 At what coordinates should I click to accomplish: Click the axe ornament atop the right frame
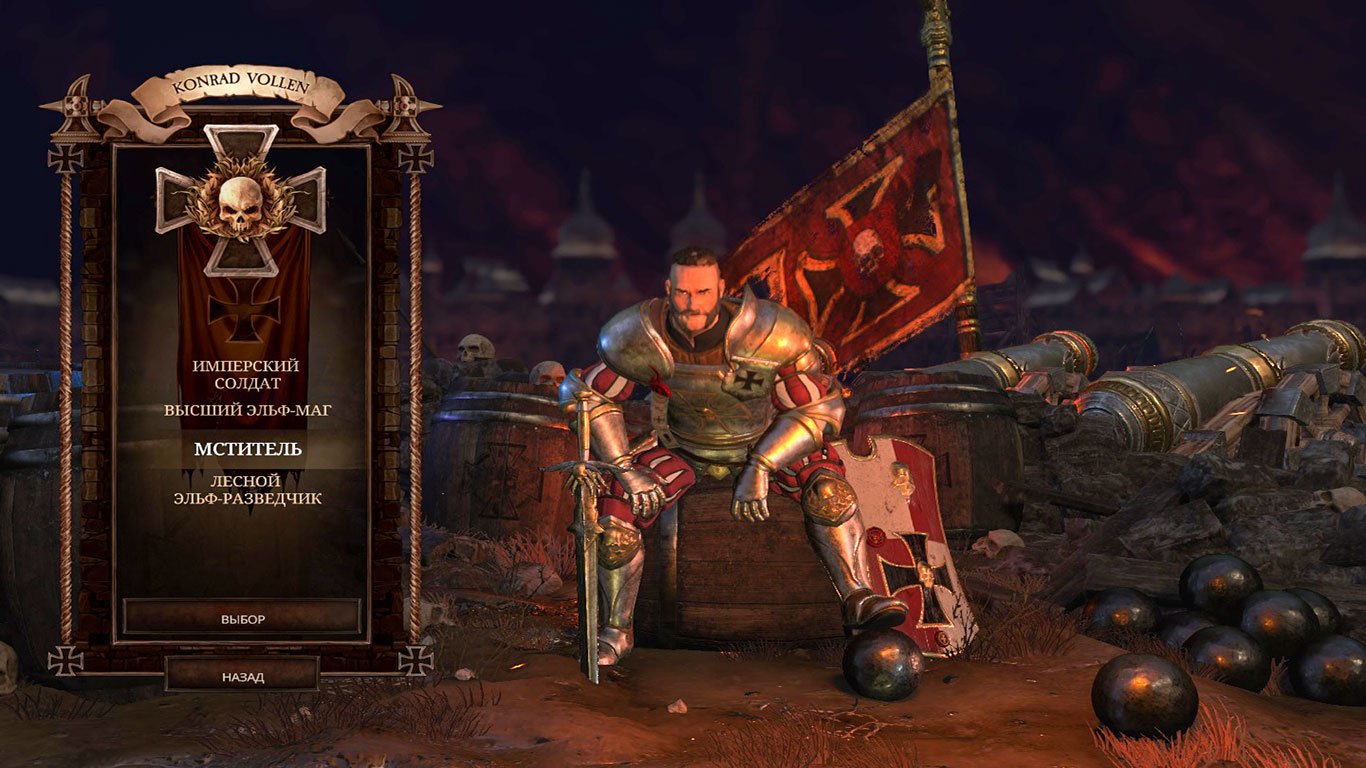click(406, 105)
